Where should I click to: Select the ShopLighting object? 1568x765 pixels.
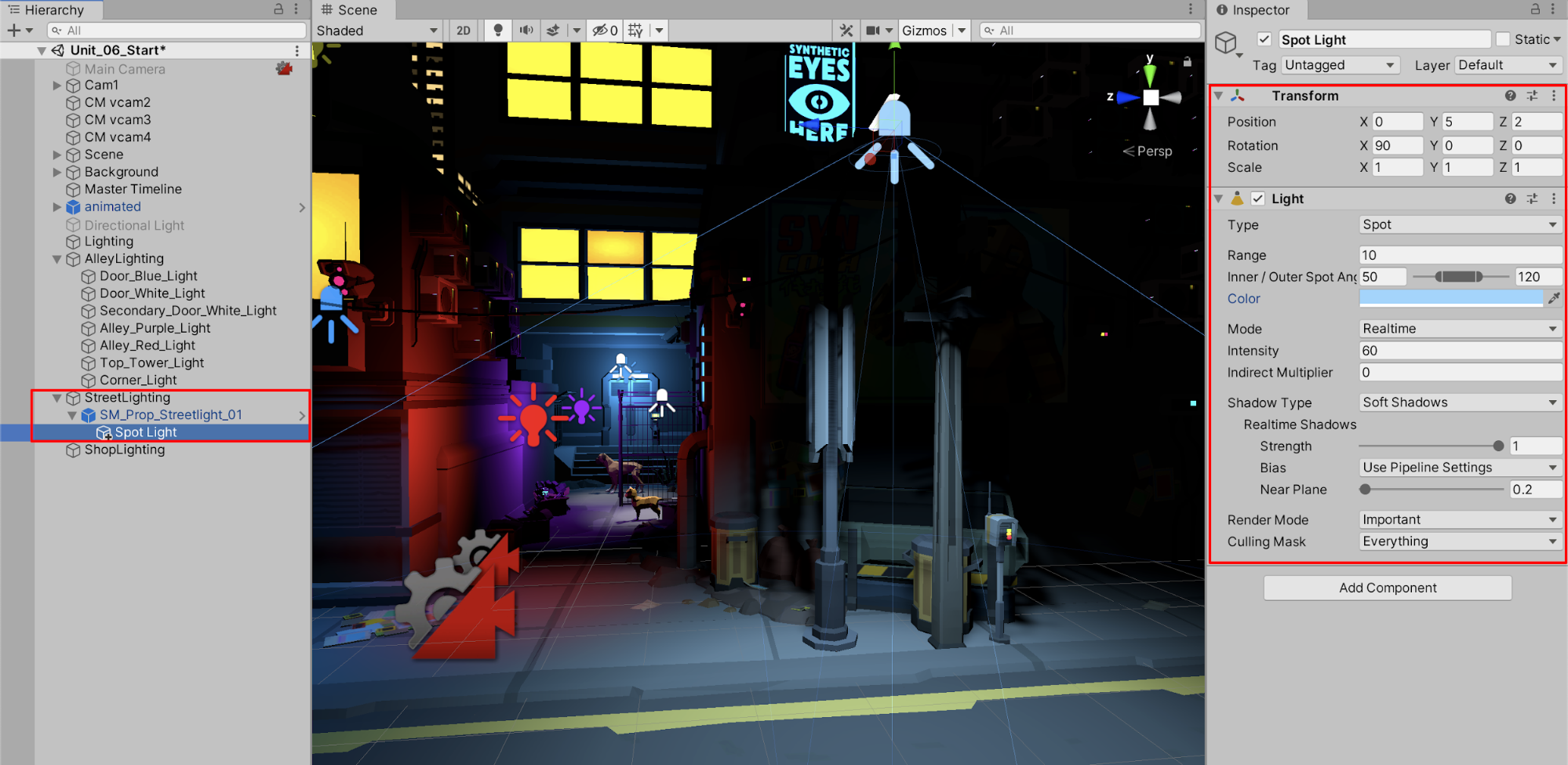(124, 450)
